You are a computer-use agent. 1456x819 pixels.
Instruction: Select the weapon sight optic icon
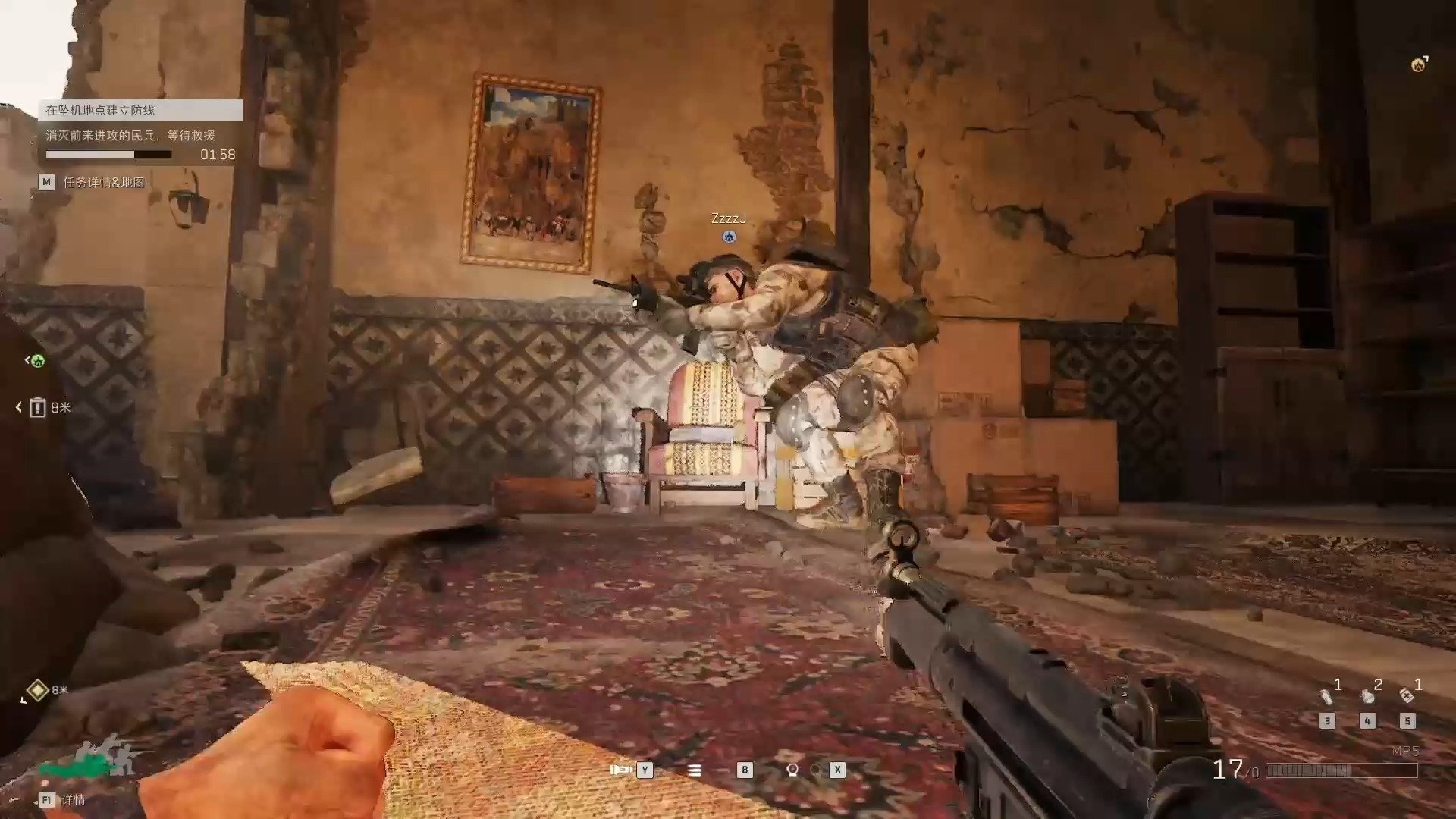point(792,770)
